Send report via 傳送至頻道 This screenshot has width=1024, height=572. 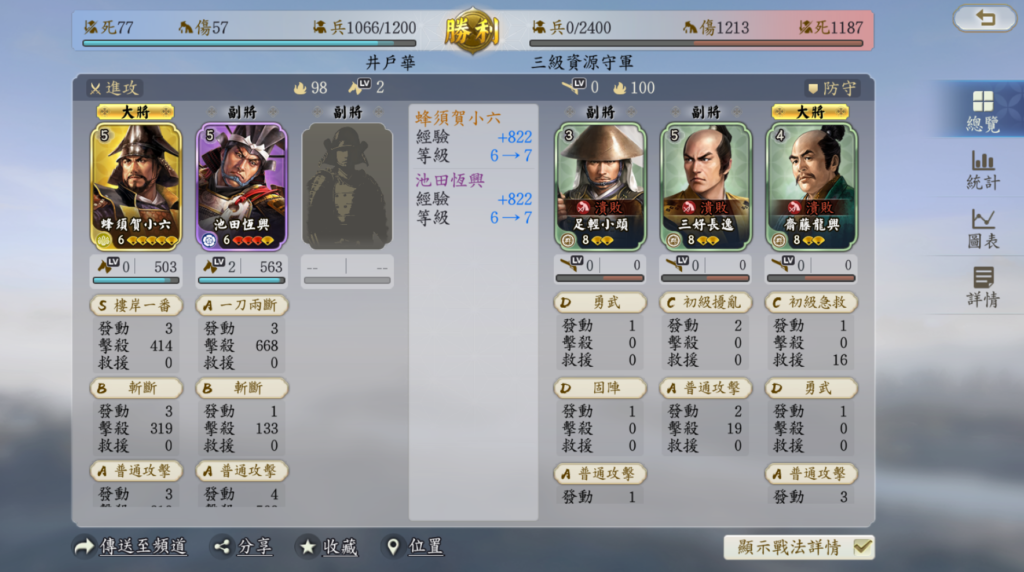(x=131, y=547)
